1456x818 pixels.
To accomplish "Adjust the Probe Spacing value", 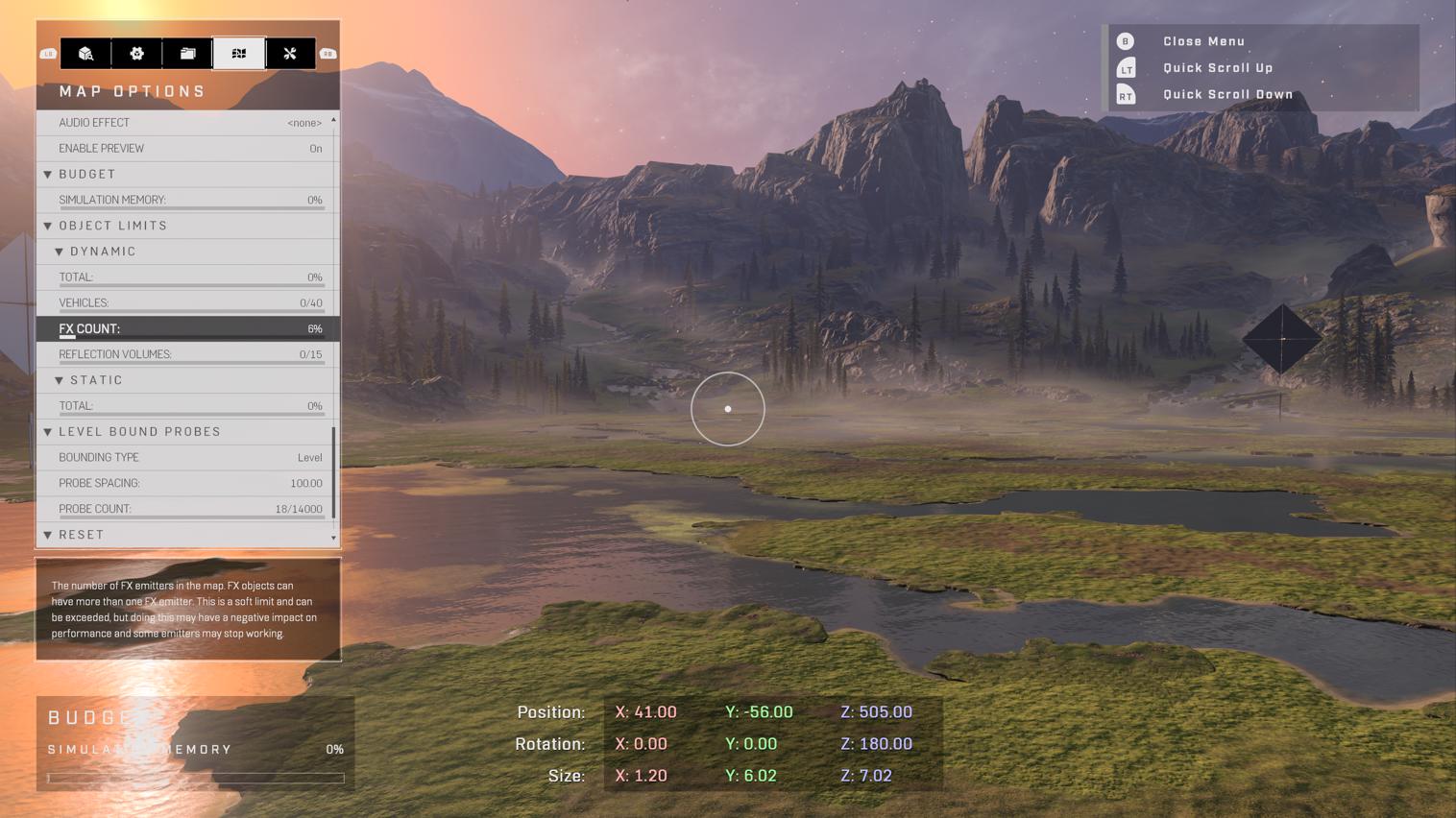I will point(189,484).
